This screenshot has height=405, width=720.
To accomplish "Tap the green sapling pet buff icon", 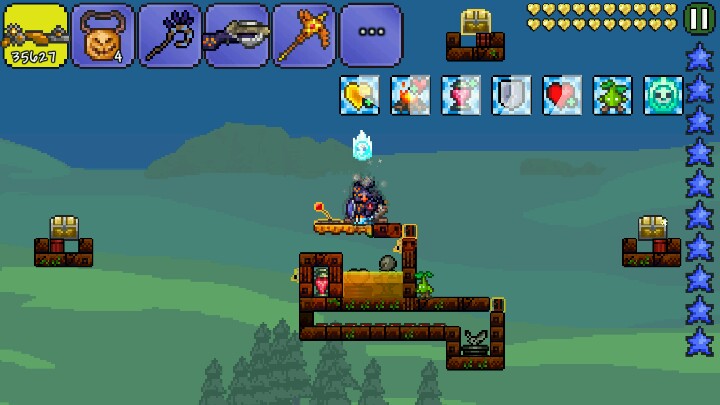I will [612, 95].
